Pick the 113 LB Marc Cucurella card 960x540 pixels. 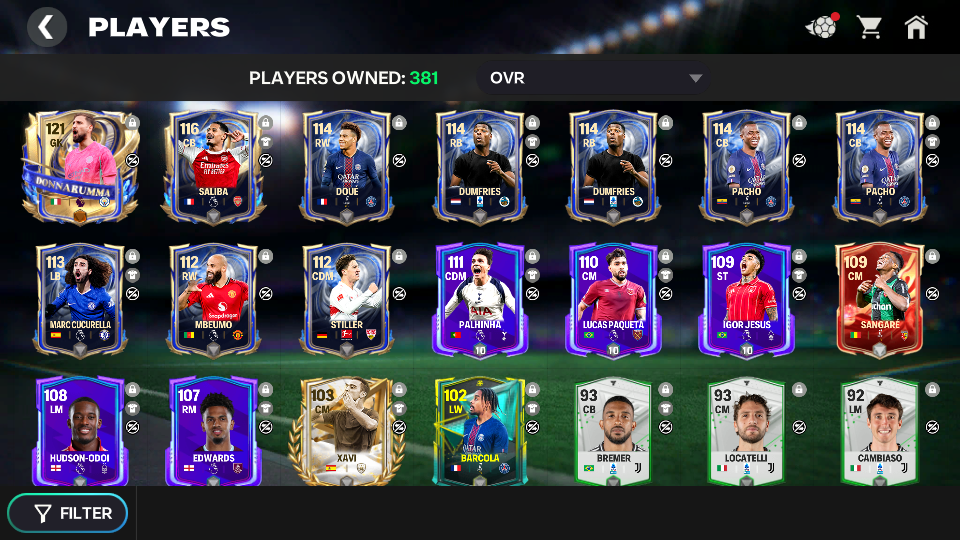click(x=79, y=299)
